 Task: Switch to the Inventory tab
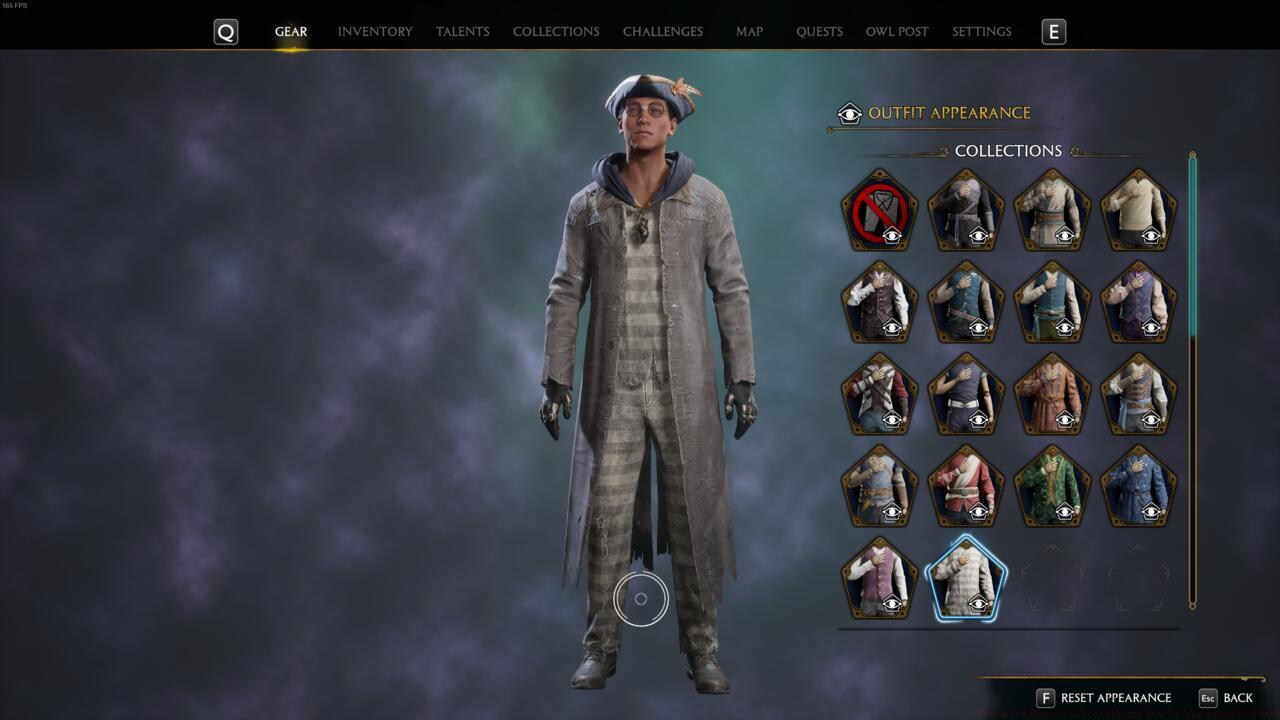coord(375,31)
